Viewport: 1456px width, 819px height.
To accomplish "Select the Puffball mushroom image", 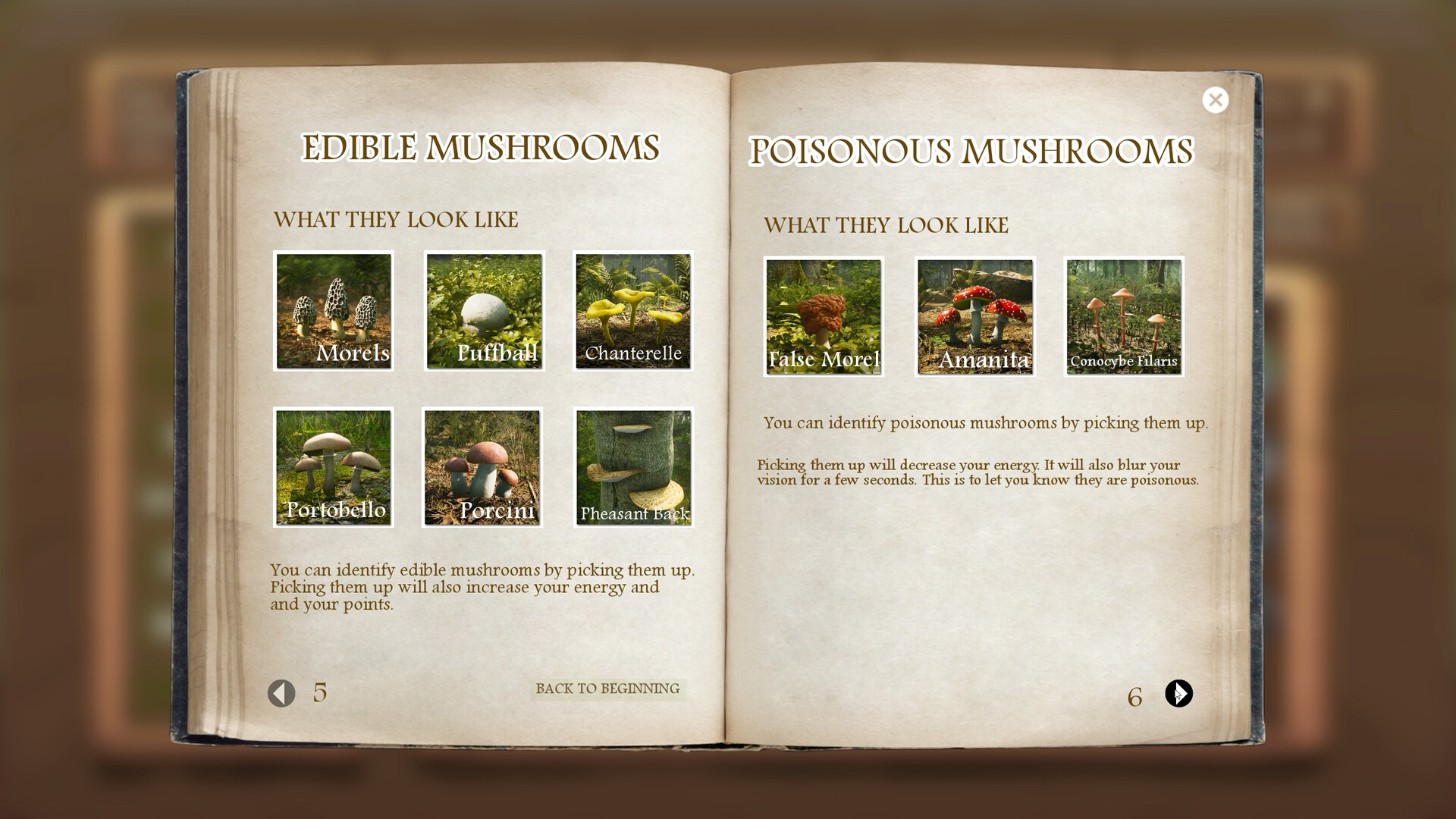I will coord(483,311).
